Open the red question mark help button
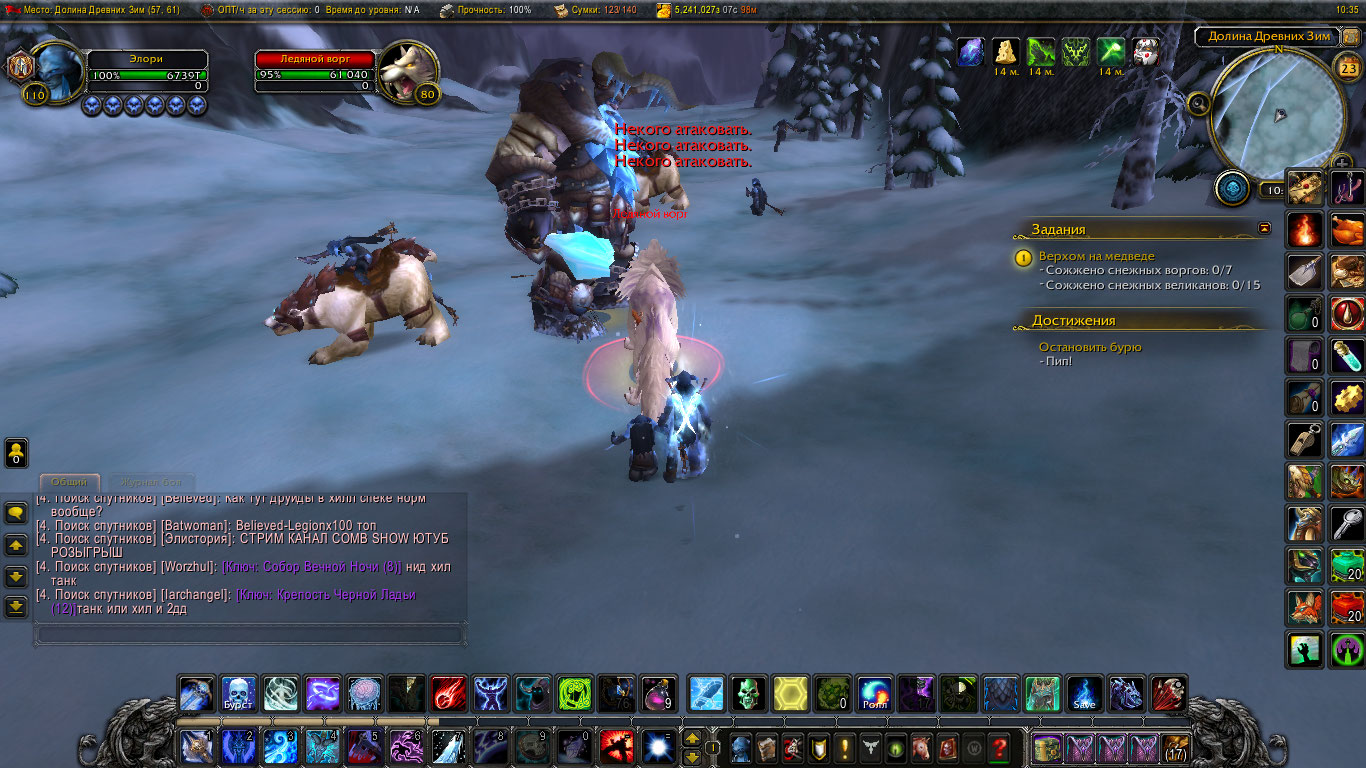Screen dimensions: 1366x768 (998, 748)
